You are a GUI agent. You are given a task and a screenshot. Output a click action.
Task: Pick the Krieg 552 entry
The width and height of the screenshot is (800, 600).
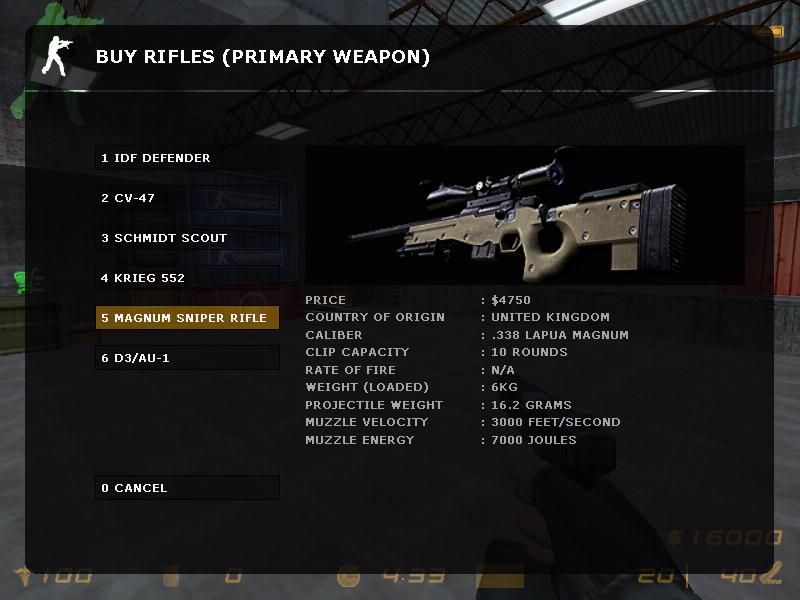187,278
